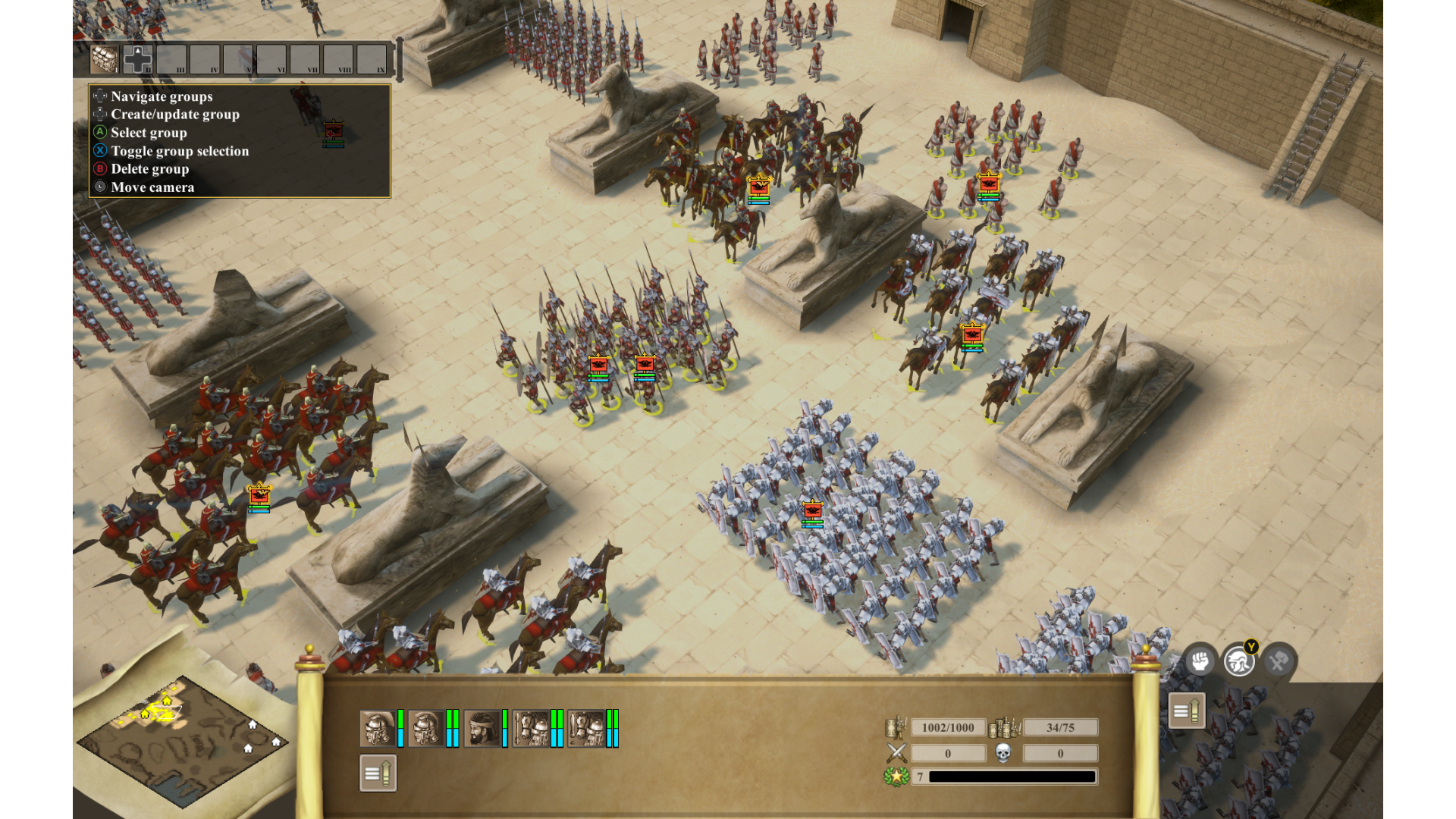Select the sword cavalry unit portrait
The image size is (1456, 819).
coord(586,729)
